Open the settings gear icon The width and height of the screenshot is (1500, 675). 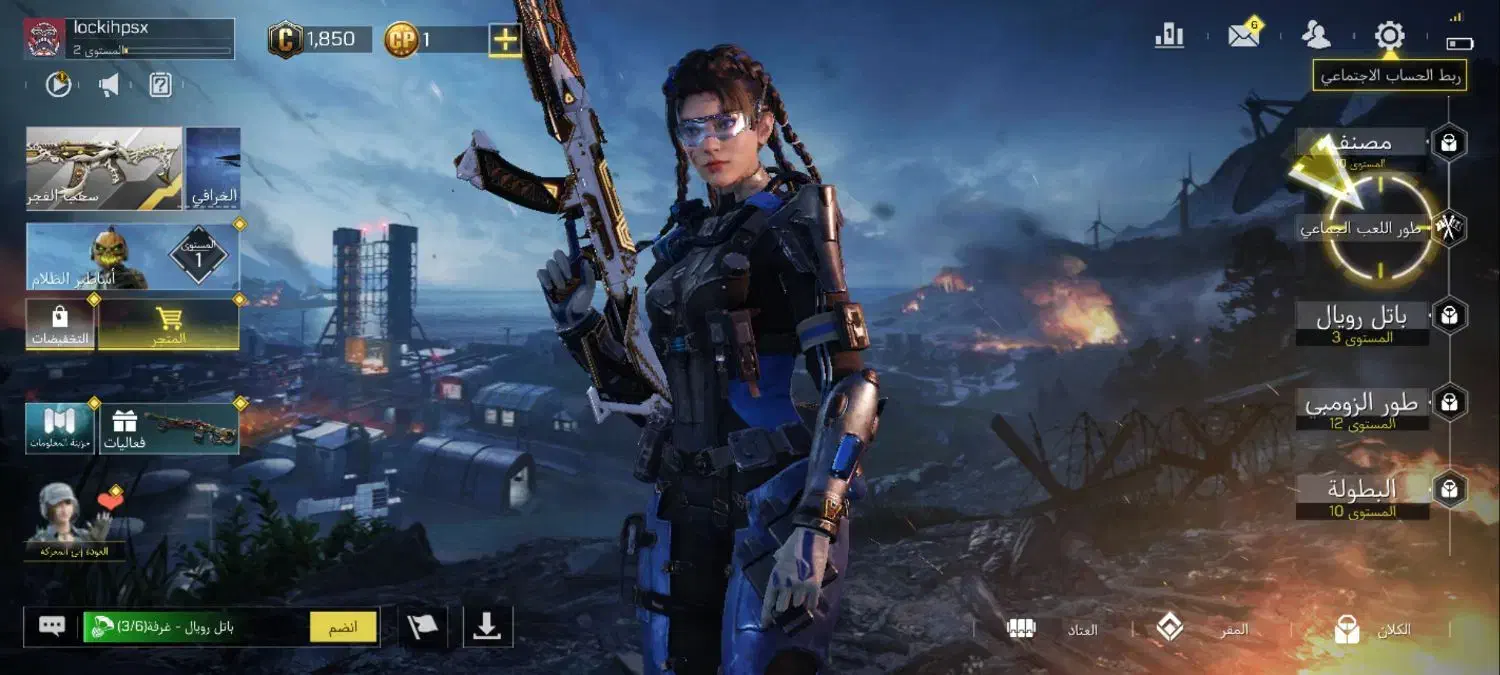point(1389,37)
